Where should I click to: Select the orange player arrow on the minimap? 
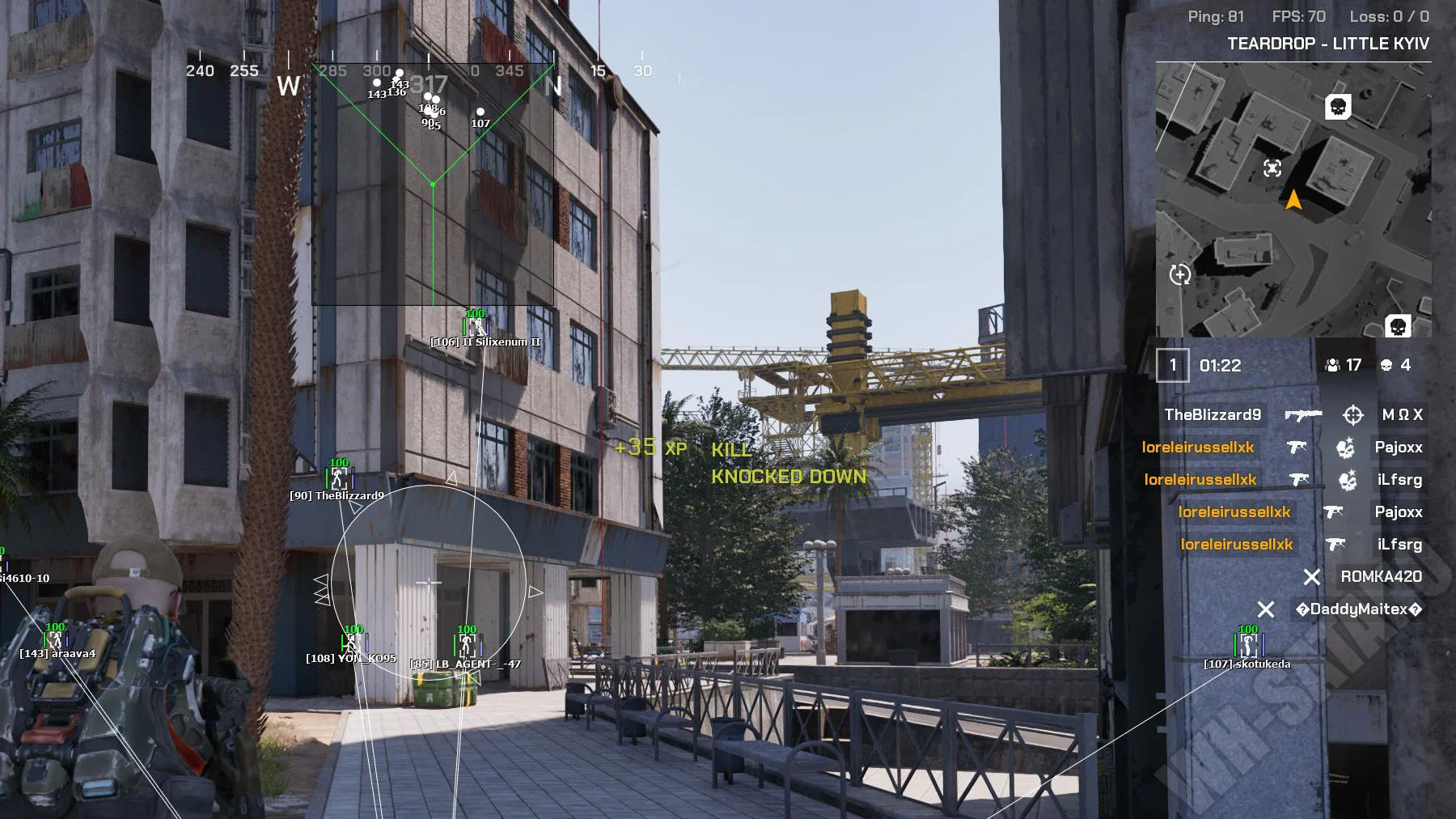1293,199
